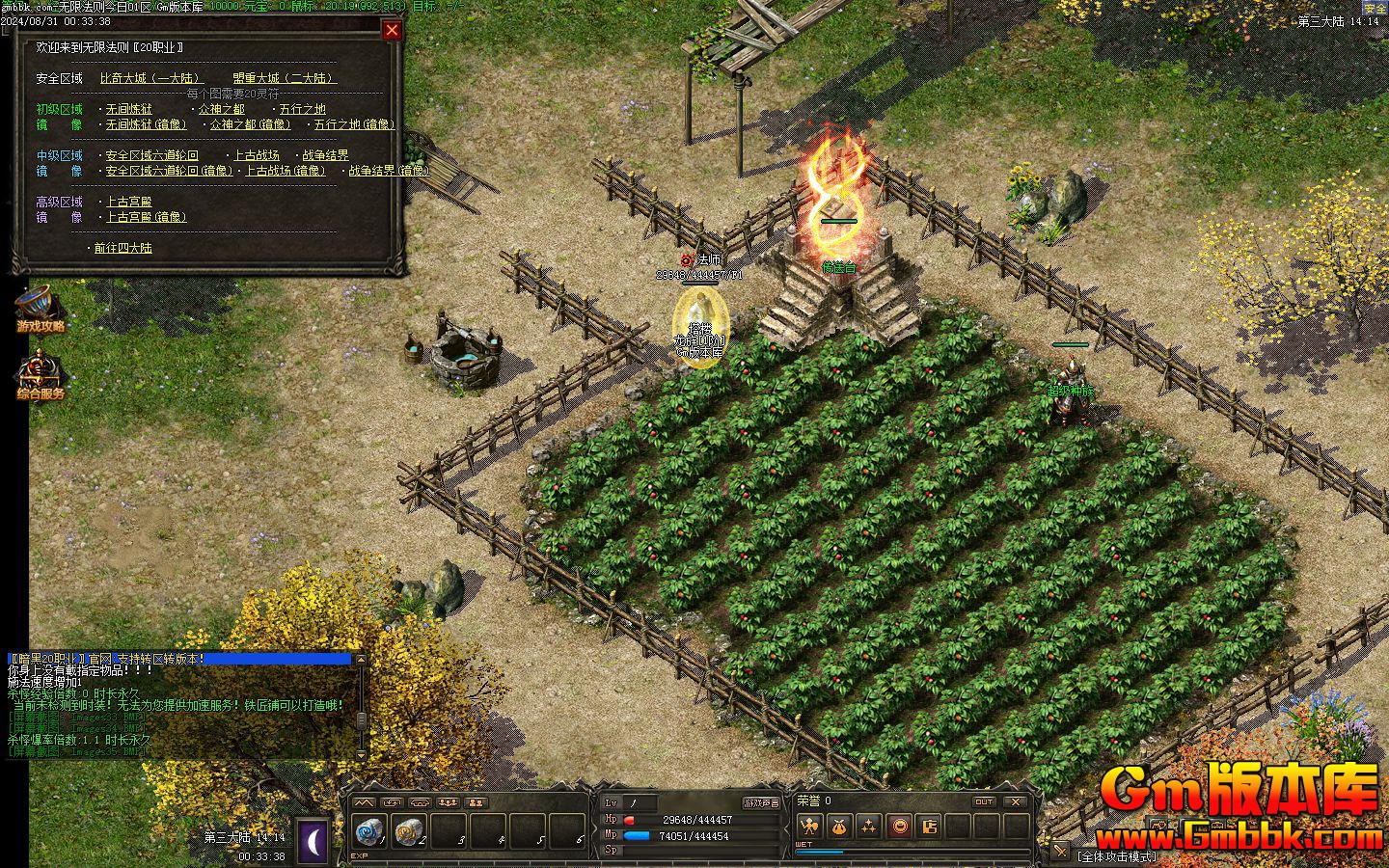Viewport: 1389px width, 868px height.
Task: Switch the 全体攻击模式 attack mode label
Action: pyautogui.click(x=1116, y=856)
